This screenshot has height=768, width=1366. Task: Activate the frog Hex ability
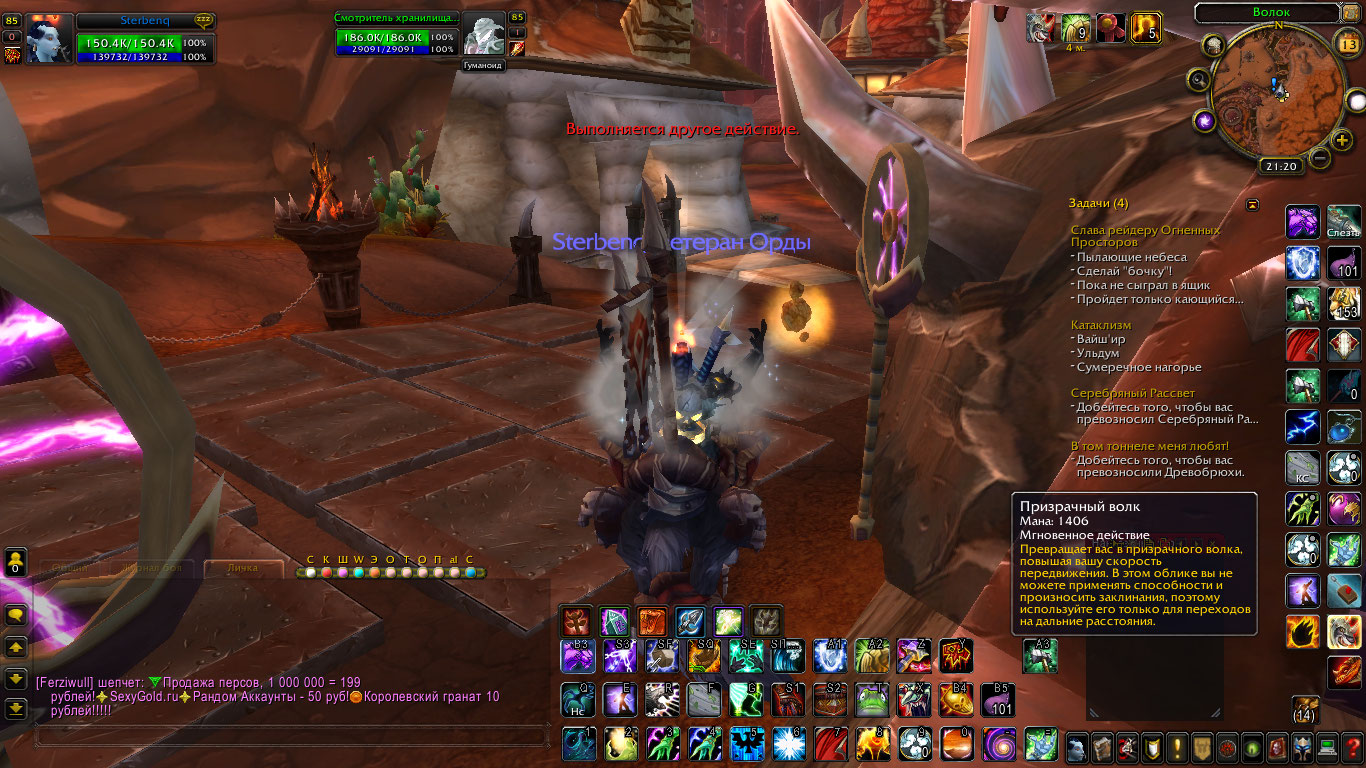(872, 700)
